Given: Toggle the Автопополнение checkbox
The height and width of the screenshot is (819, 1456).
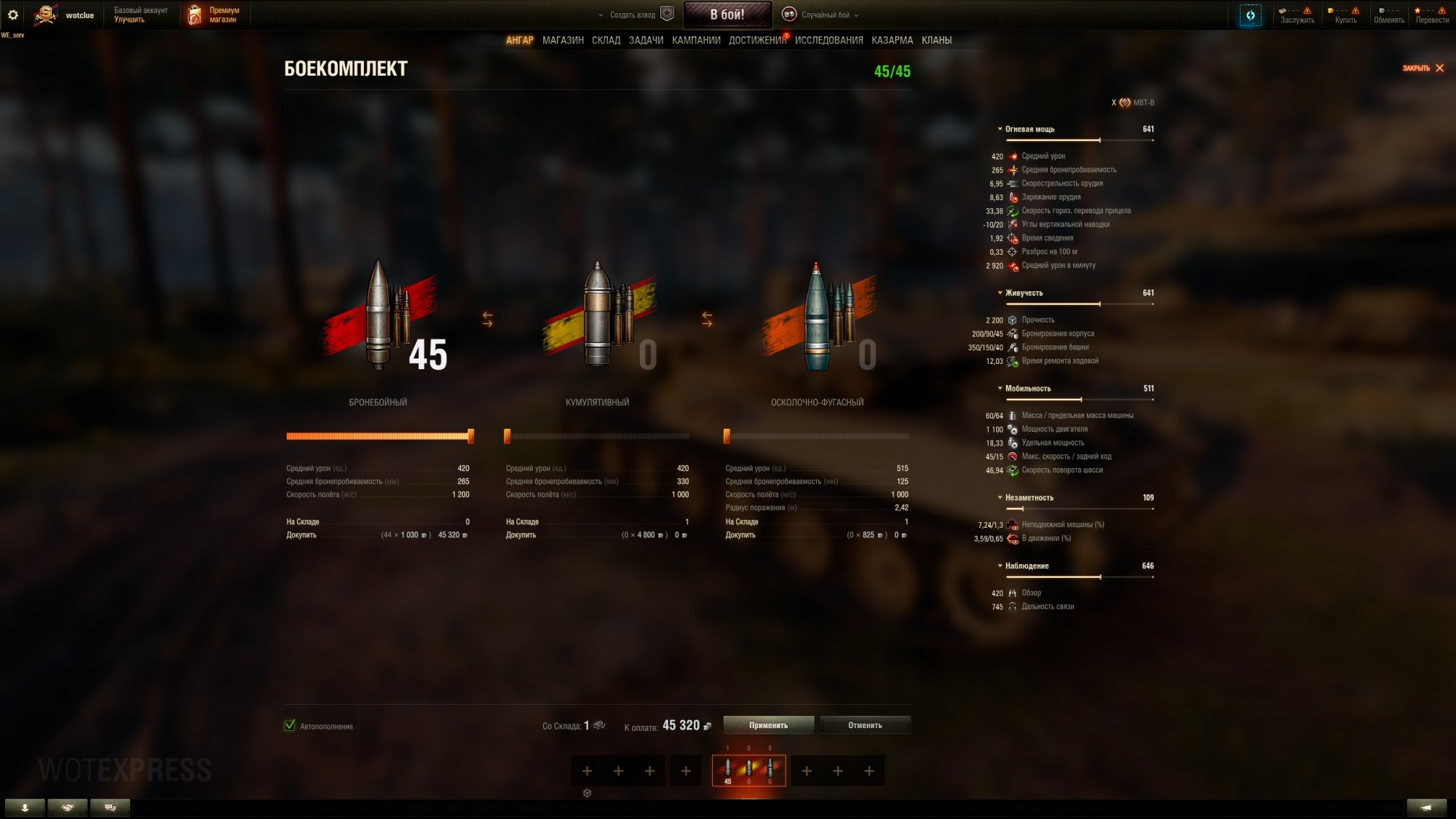Looking at the screenshot, I should coord(290,726).
